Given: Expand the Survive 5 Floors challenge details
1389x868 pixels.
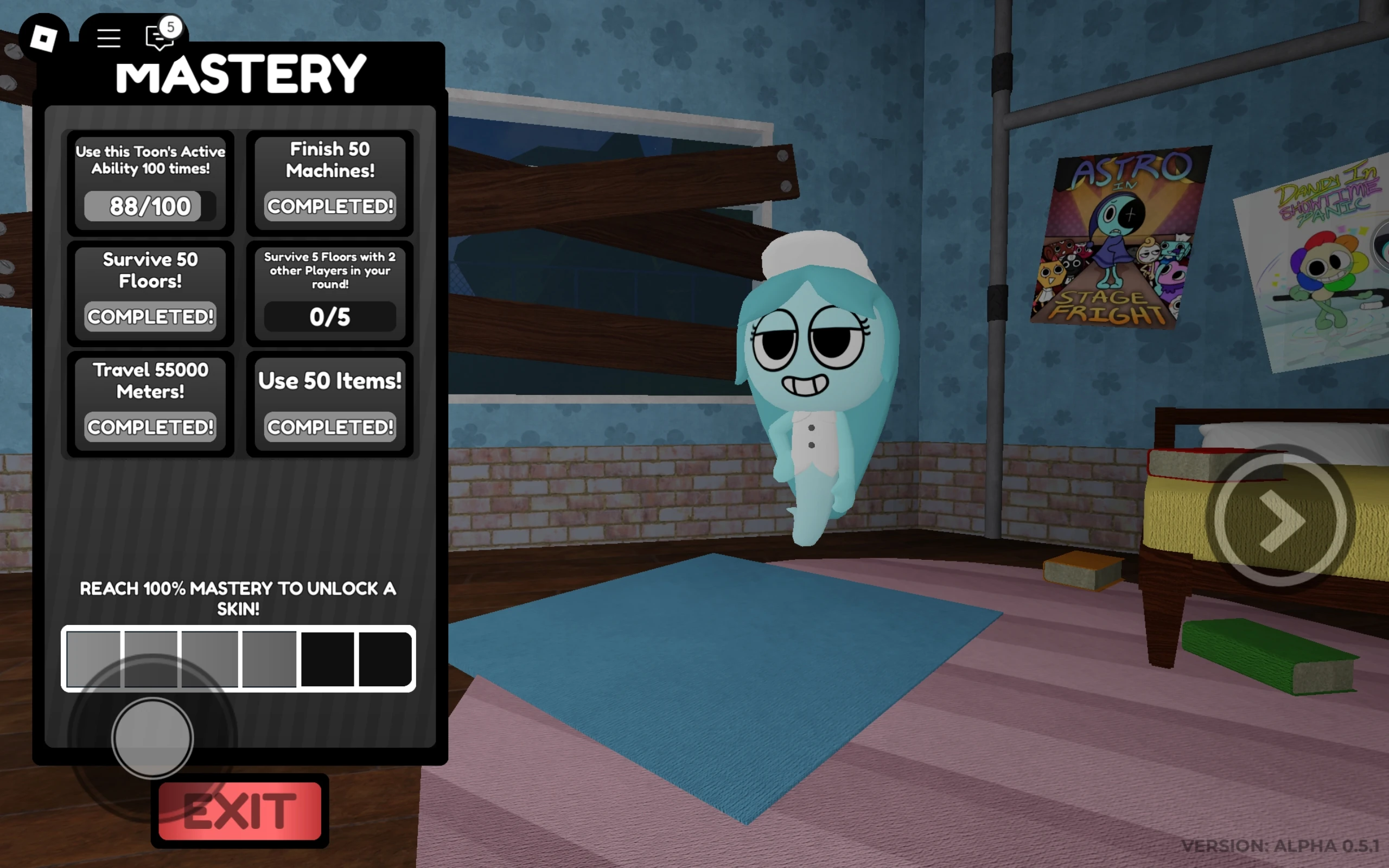Looking at the screenshot, I should [x=330, y=293].
